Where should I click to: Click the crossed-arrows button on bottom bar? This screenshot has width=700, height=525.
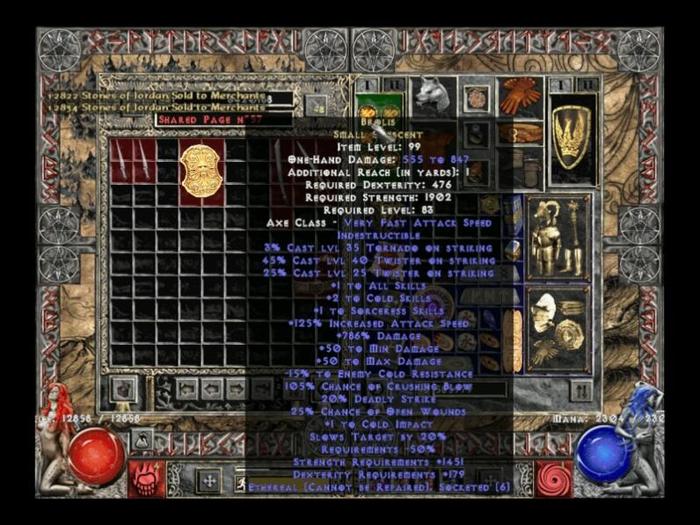point(209,481)
